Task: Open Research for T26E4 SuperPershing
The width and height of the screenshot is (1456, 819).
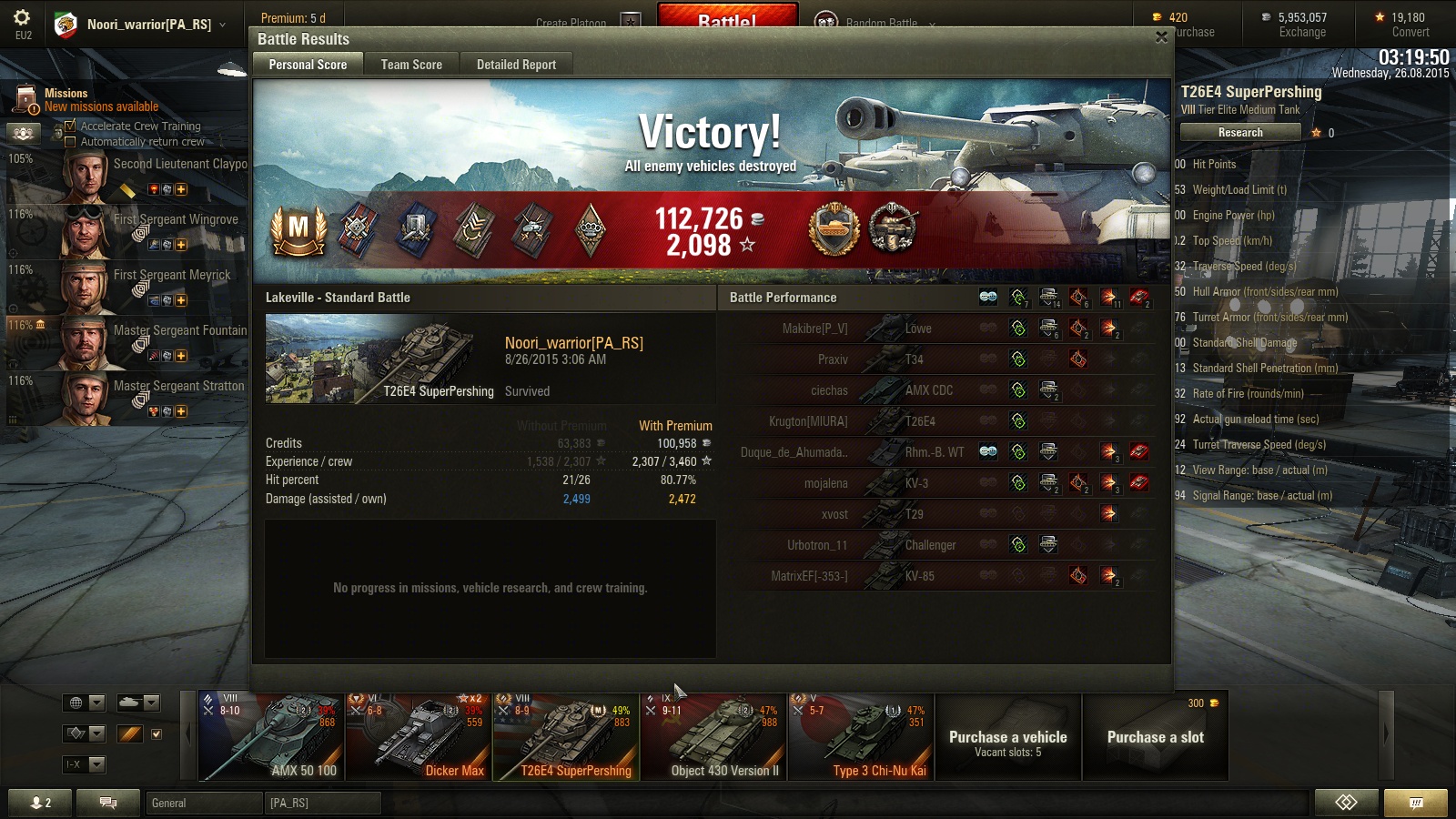Action: (x=1240, y=133)
